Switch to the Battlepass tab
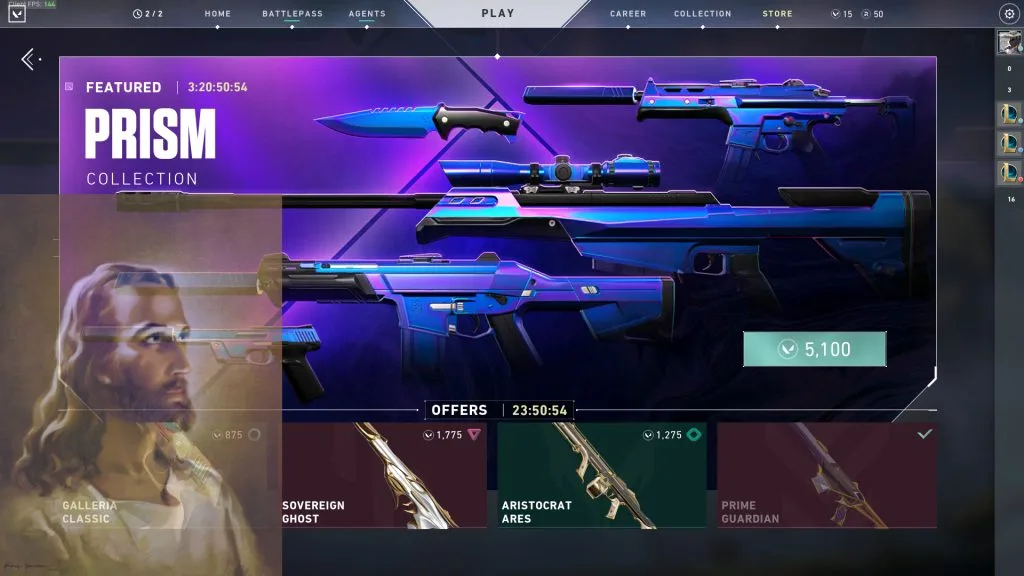Screen dimensions: 1024x576 [292, 14]
